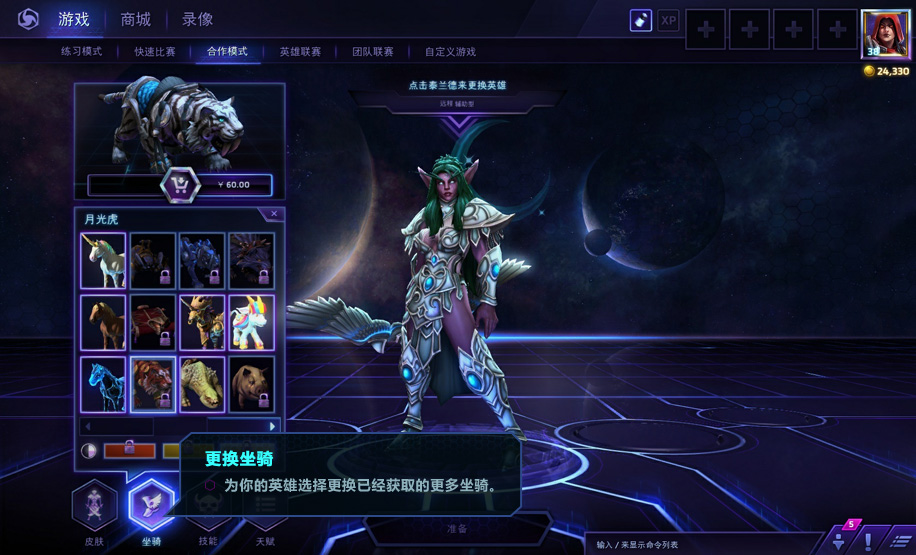Image resolution: width=916 pixels, height=555 pixels.
Task: Select the white unicorn mount
Action: [x=103, y=261]
